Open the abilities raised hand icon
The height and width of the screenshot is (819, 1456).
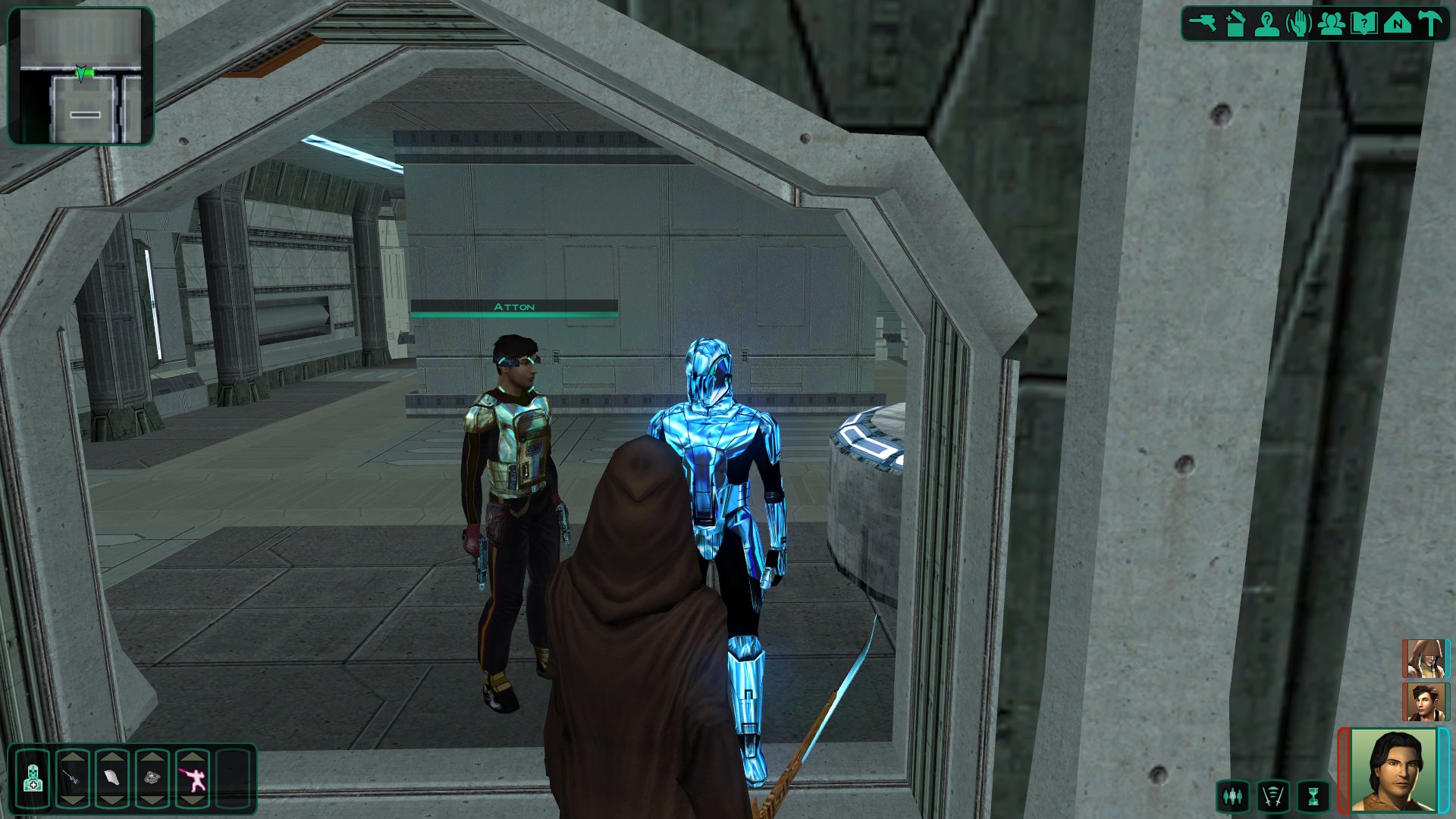point(1300,24)
